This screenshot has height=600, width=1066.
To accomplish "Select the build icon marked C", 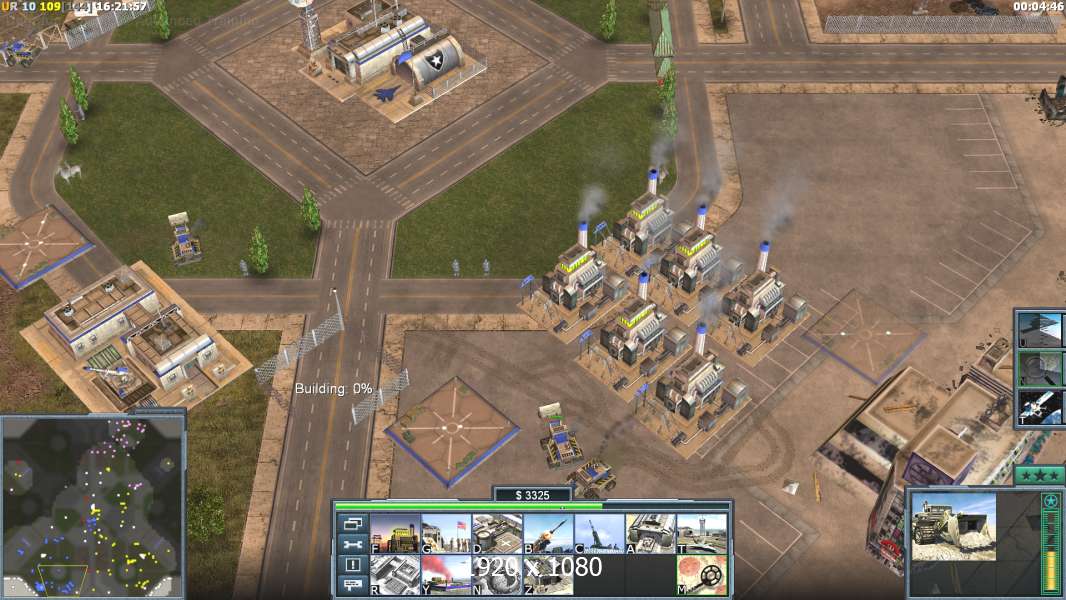I will click(598, 533).
